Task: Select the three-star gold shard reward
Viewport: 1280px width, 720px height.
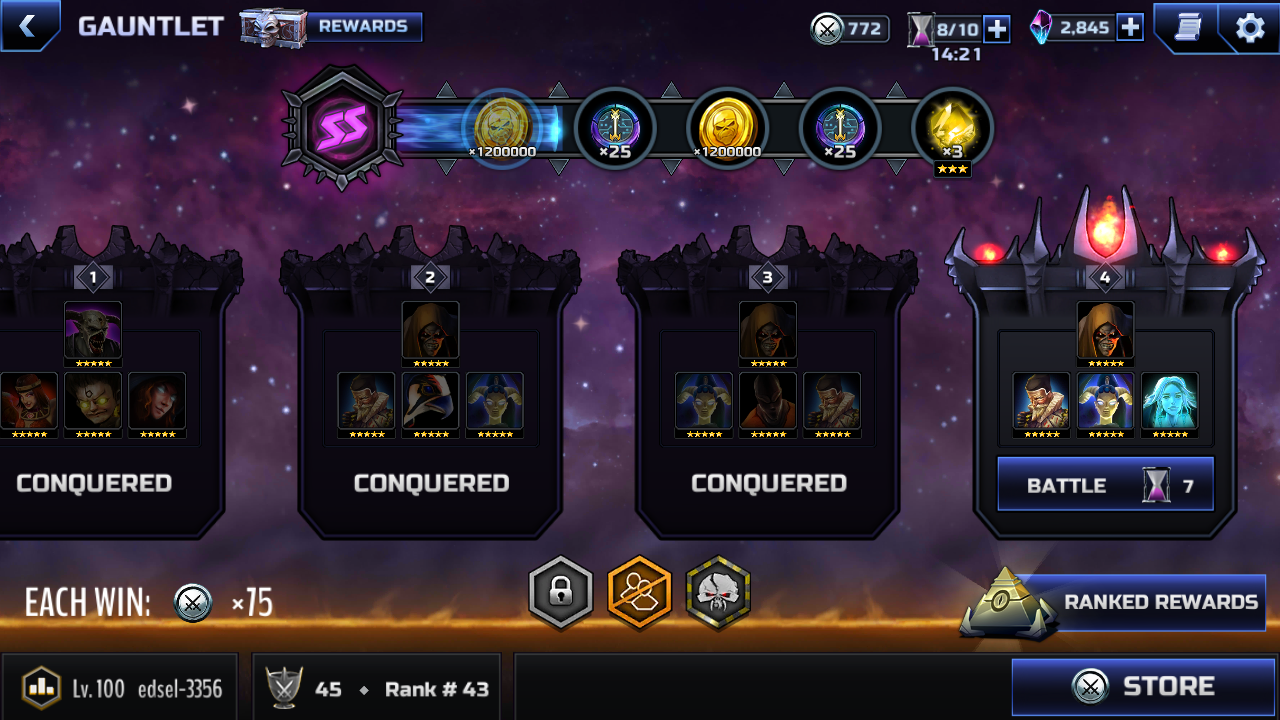Action: tap(952, 130)
